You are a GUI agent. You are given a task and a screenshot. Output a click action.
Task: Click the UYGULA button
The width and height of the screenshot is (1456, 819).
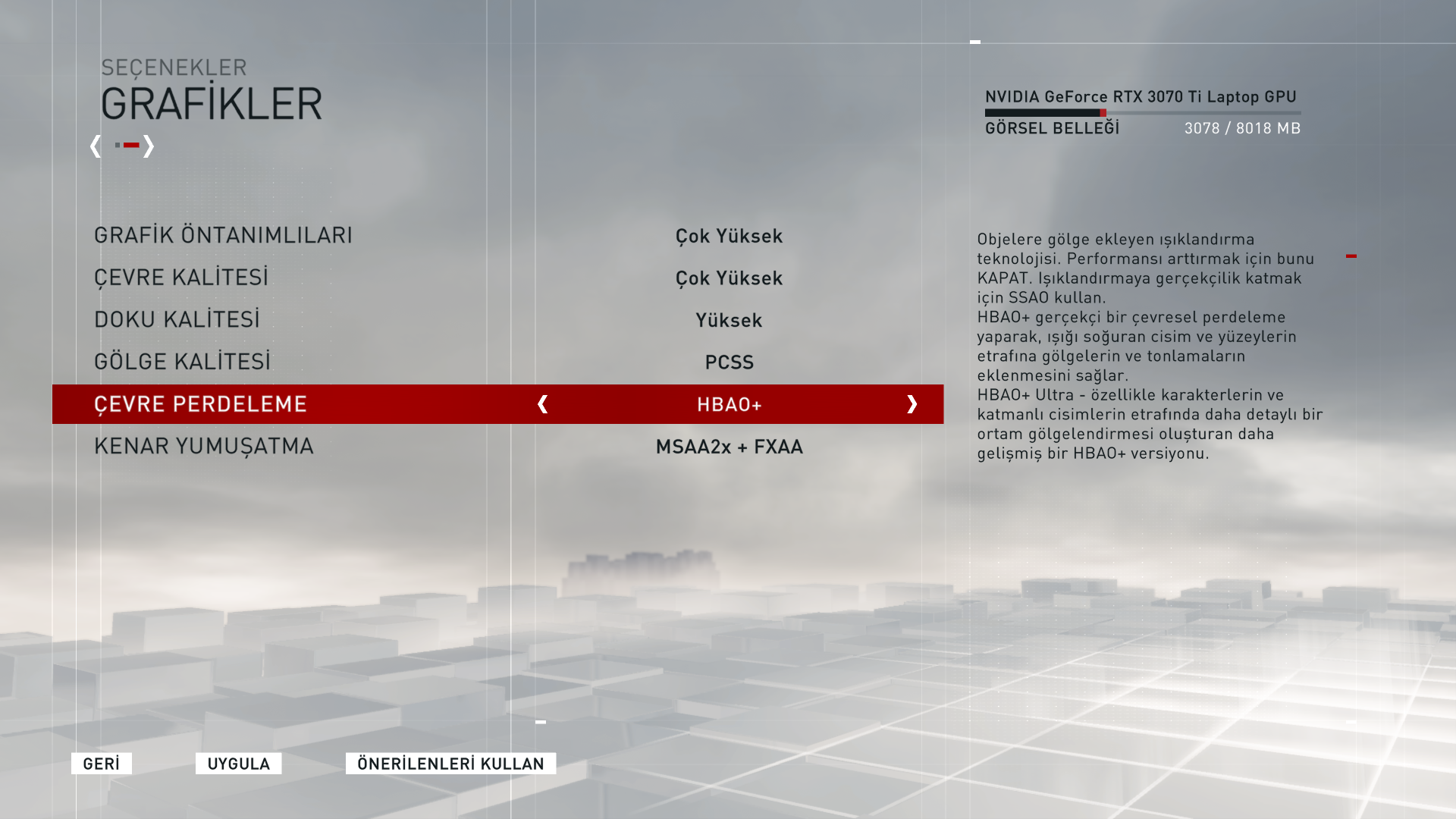pos(238,764)
